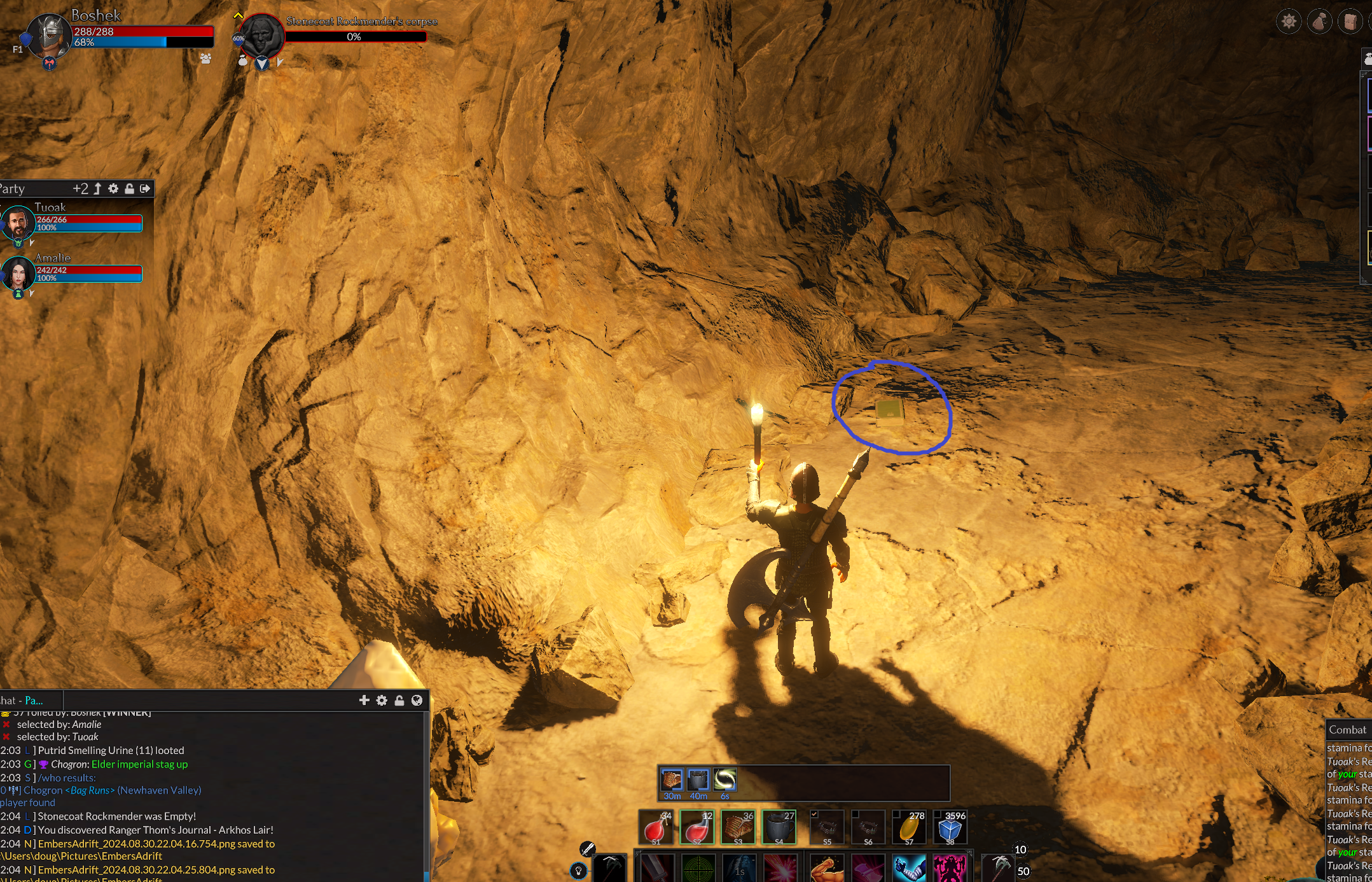
Task: Open chat window settings gear
Action: pos(382,700)
